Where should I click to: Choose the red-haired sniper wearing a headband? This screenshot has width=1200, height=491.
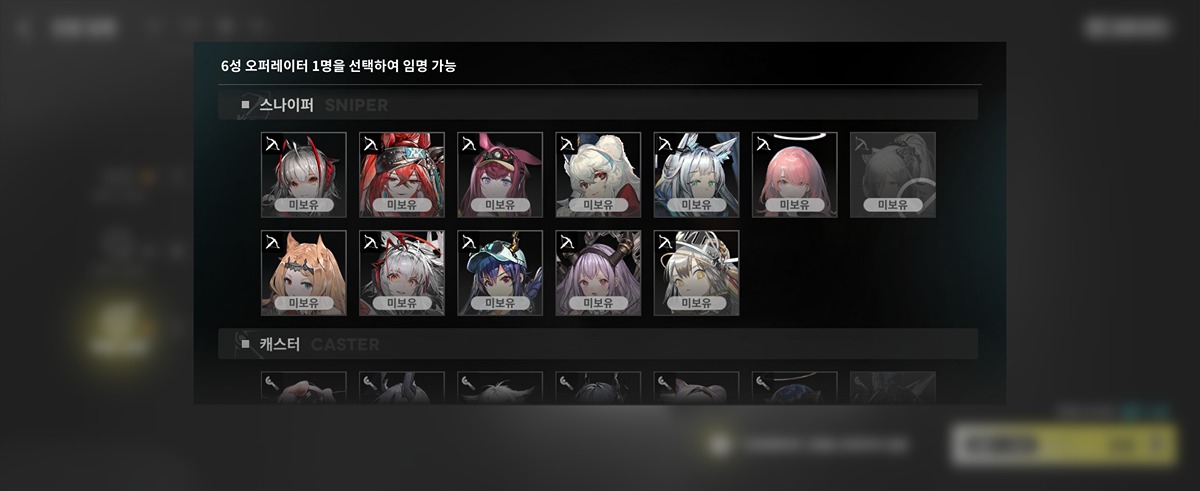point(401,174)
